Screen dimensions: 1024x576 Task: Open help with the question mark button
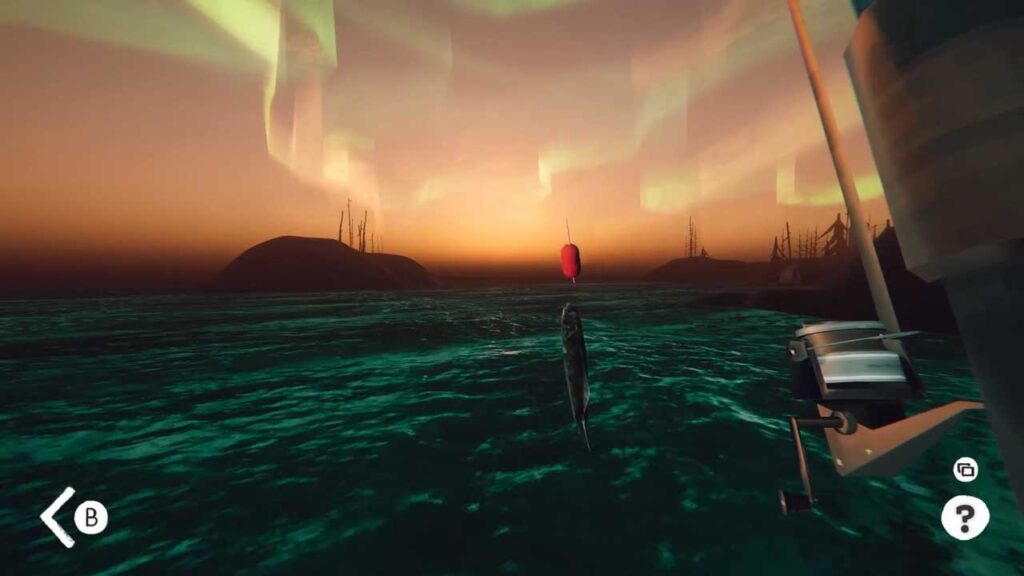pos(964,517)
